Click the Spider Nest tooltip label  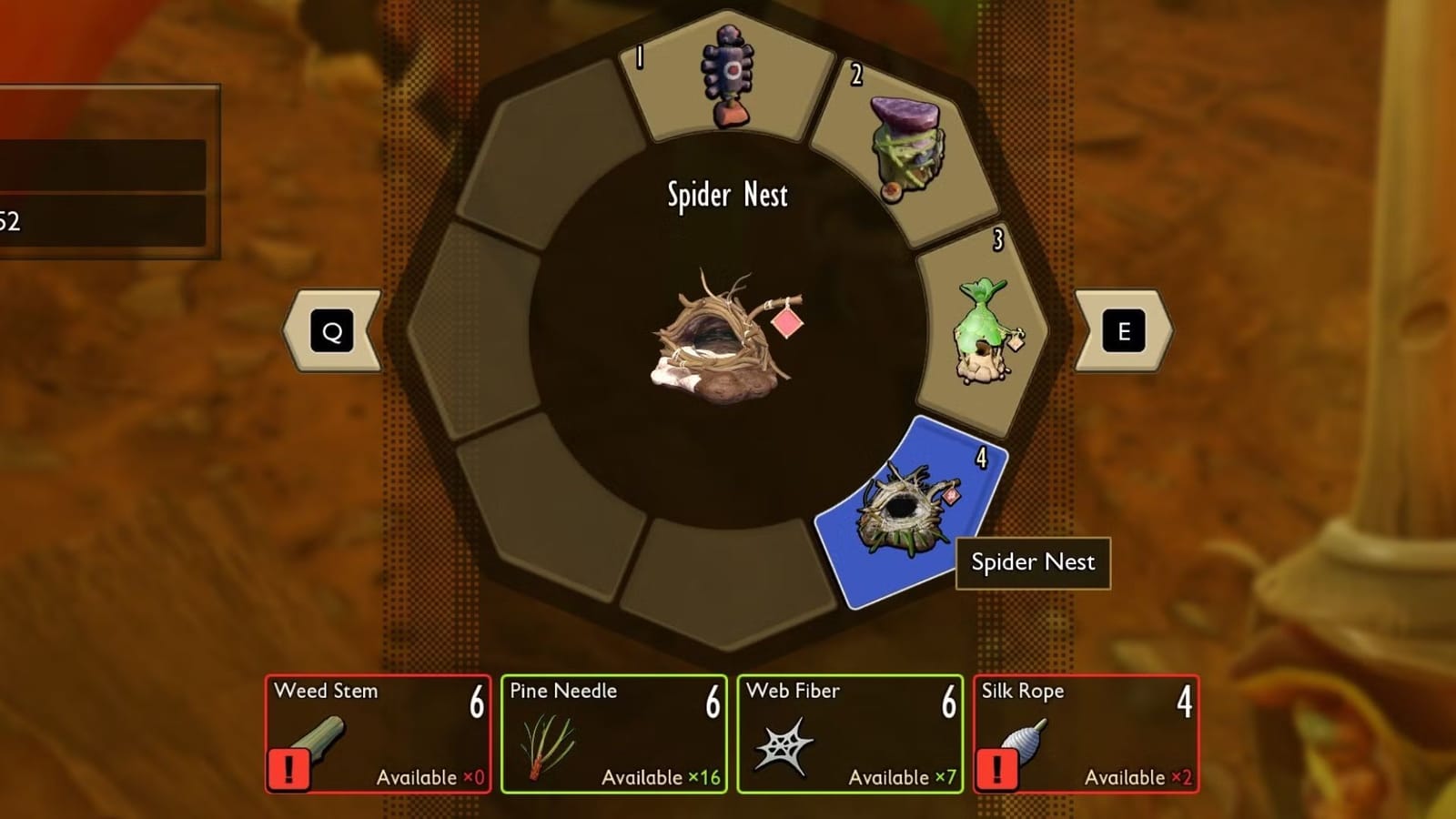point(1033,562)
